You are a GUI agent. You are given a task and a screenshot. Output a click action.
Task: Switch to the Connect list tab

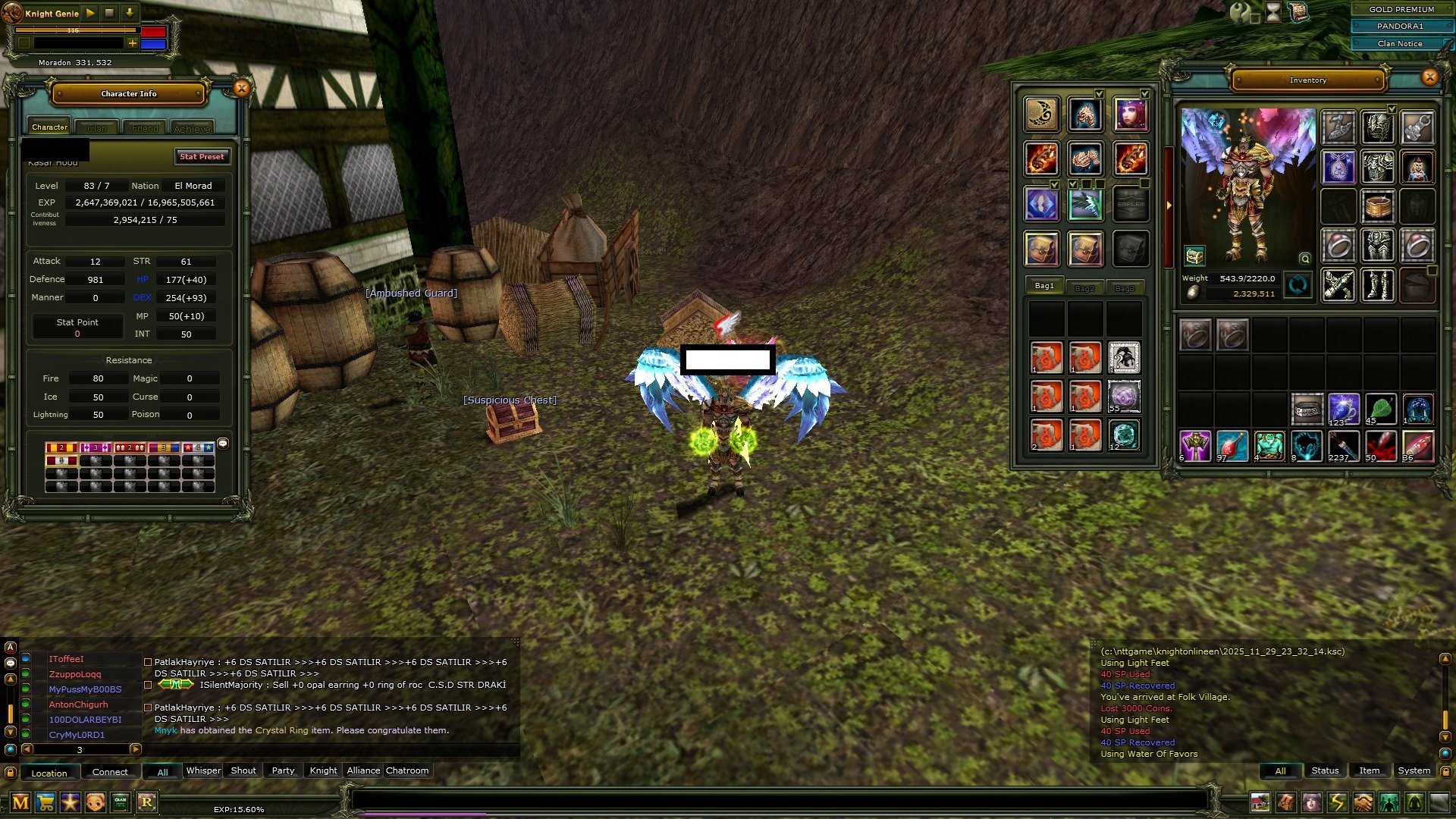tap(110, 772)
